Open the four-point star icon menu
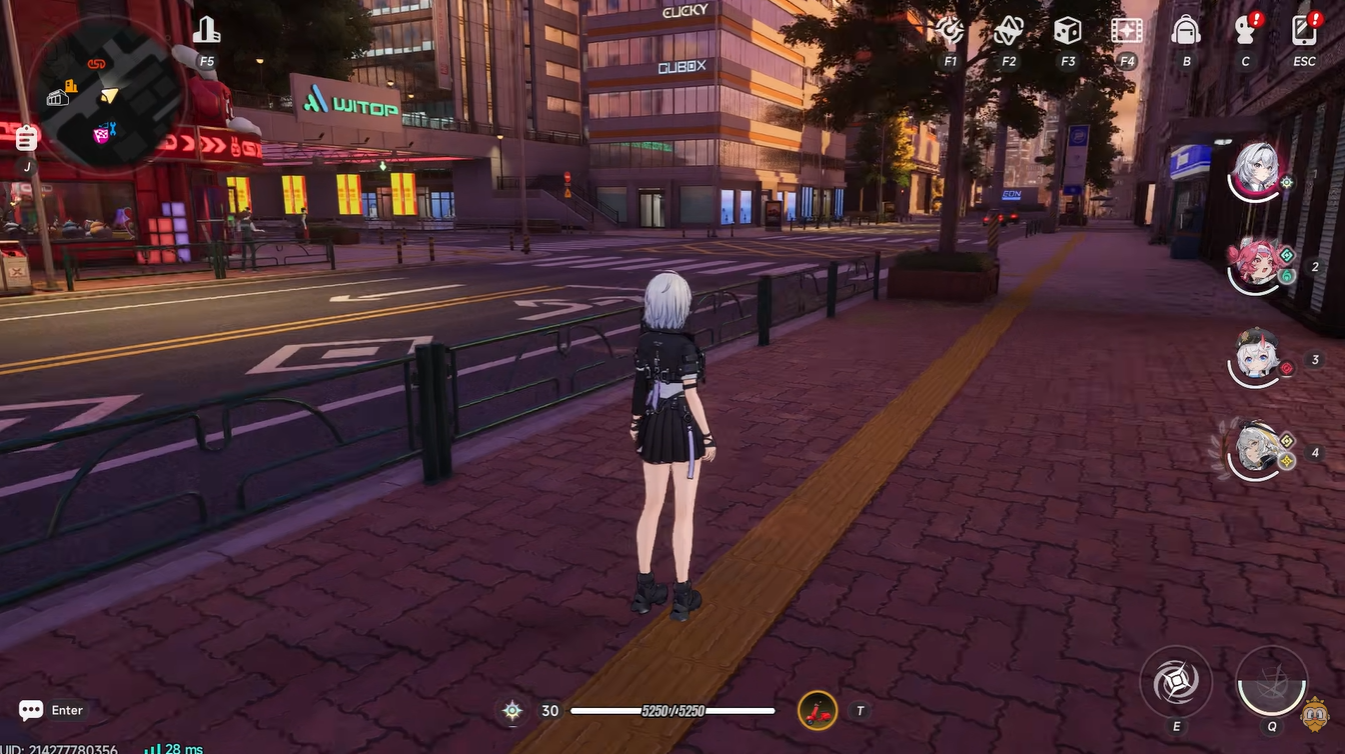 coord(1008,31)
